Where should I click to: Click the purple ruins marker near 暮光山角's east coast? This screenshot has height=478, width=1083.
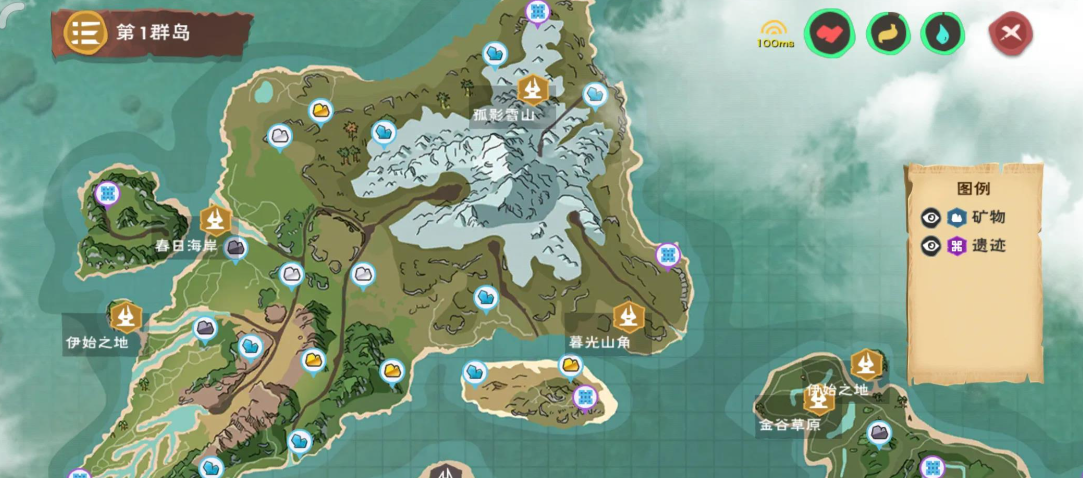tap(668, 255)
